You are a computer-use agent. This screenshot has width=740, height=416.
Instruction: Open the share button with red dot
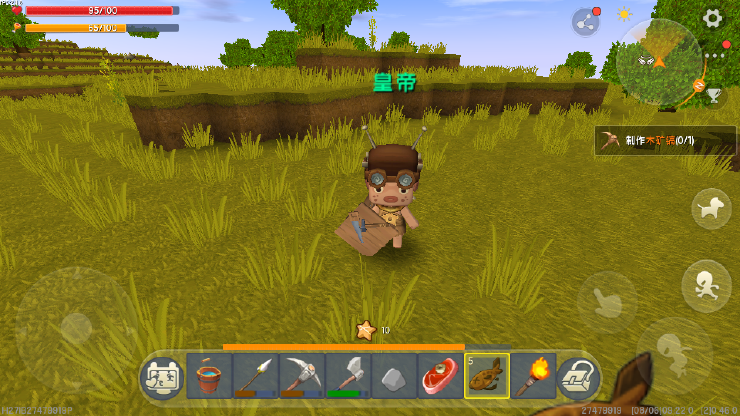click(585, 21)
